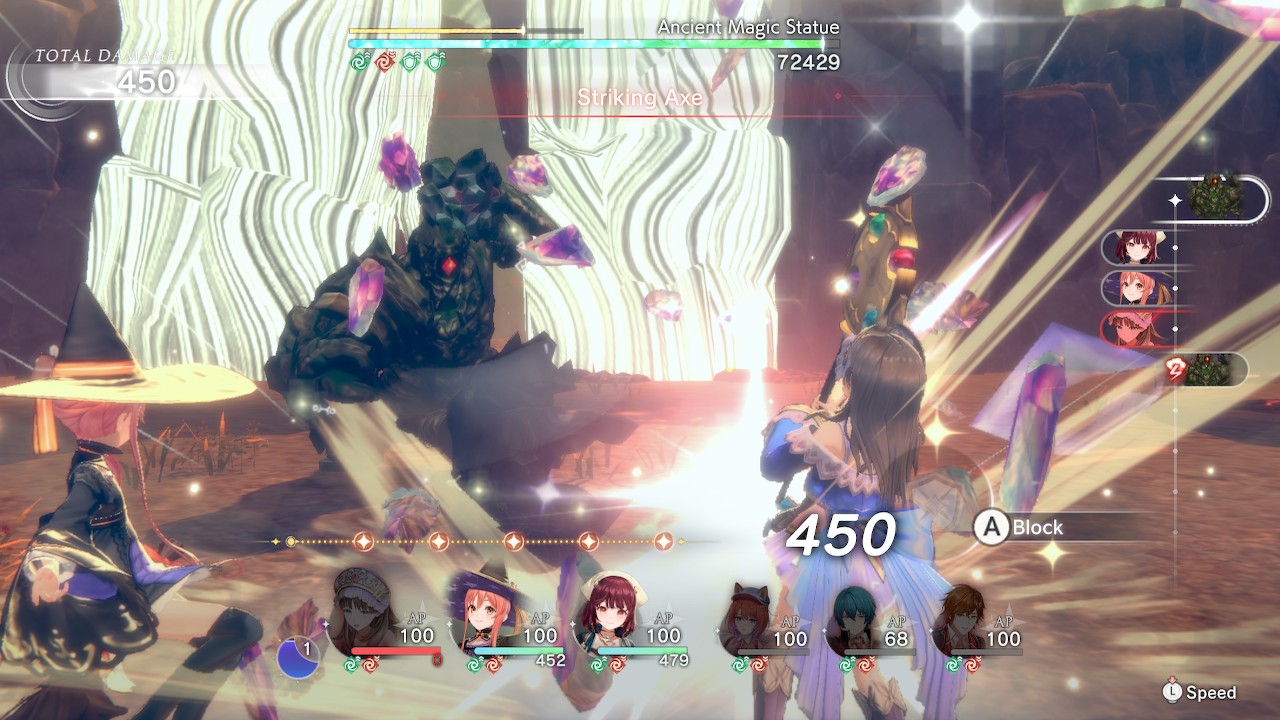Click Sophie's green buff icon below her AP counter
The height and width of the screenshot is (720, 1280).
click(x=472, y=665)
